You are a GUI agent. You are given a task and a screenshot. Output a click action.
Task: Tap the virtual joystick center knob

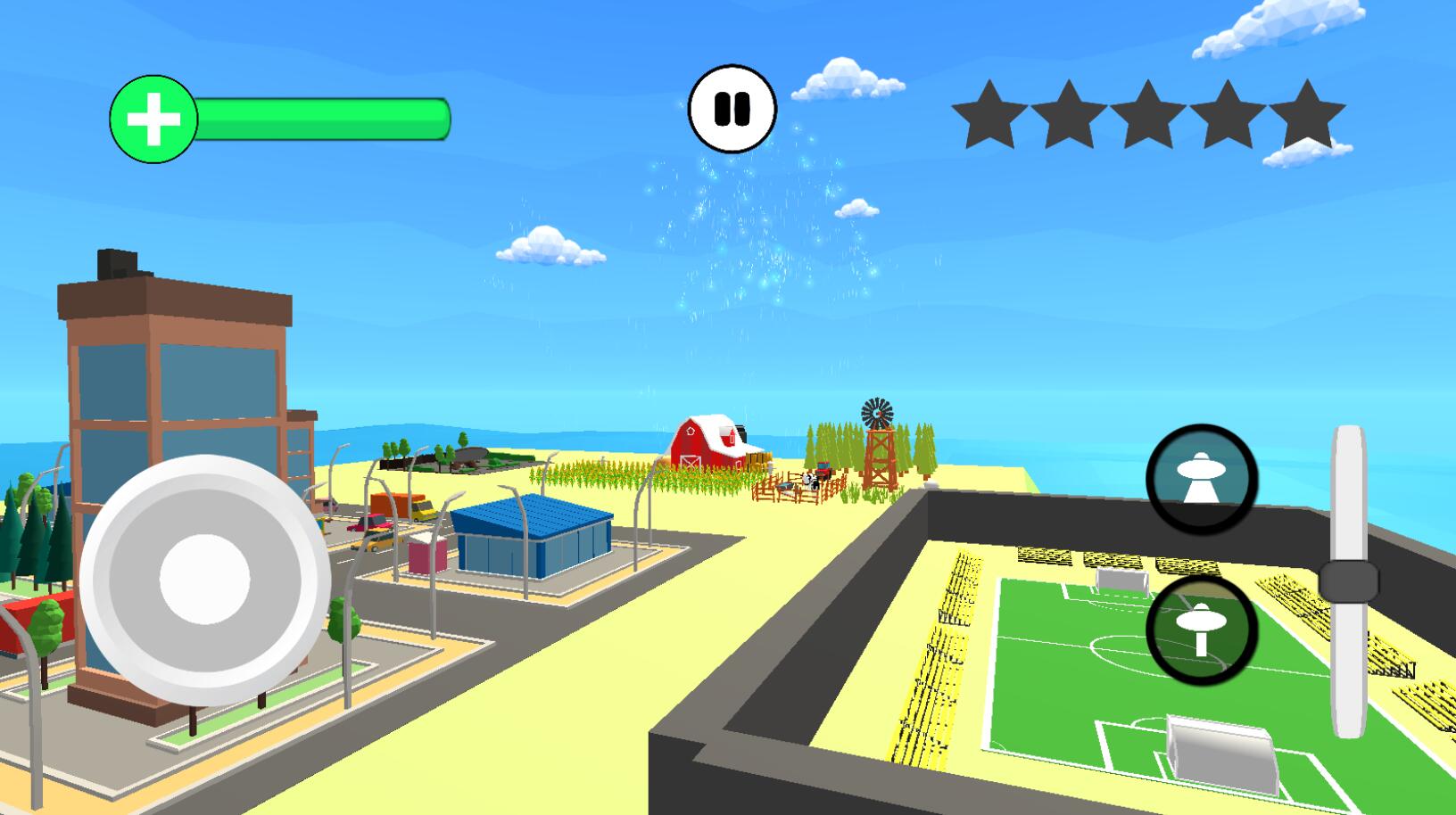coord(204,579)
